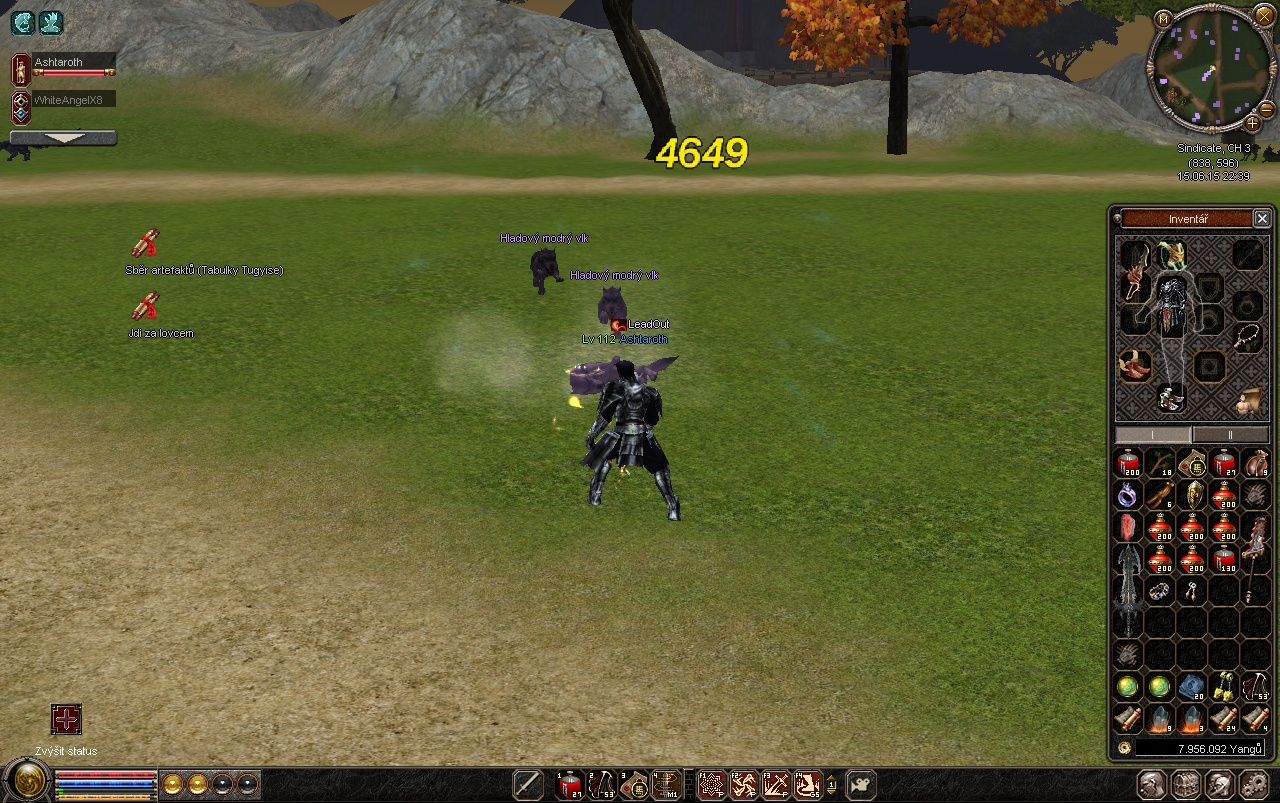
Task: Close the minimap with its X button
Action: pyautogui.click(x=1264, y=19)
